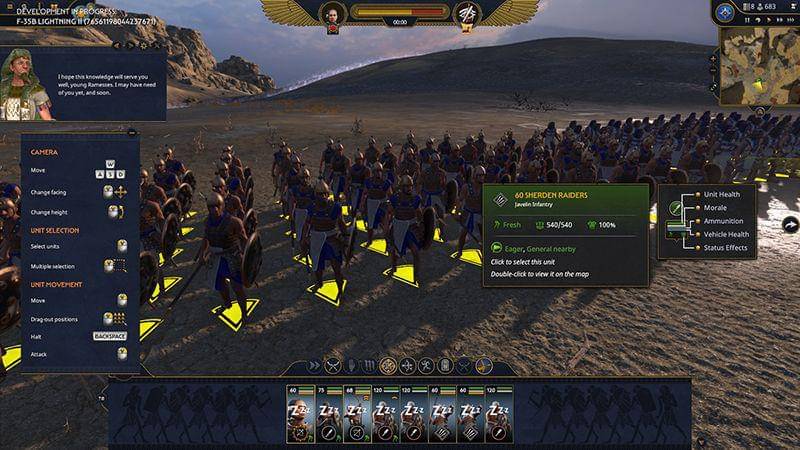This screenshot has height=450, width=800.
Task: Go to the previous advisor message
Action: (117, 45)
